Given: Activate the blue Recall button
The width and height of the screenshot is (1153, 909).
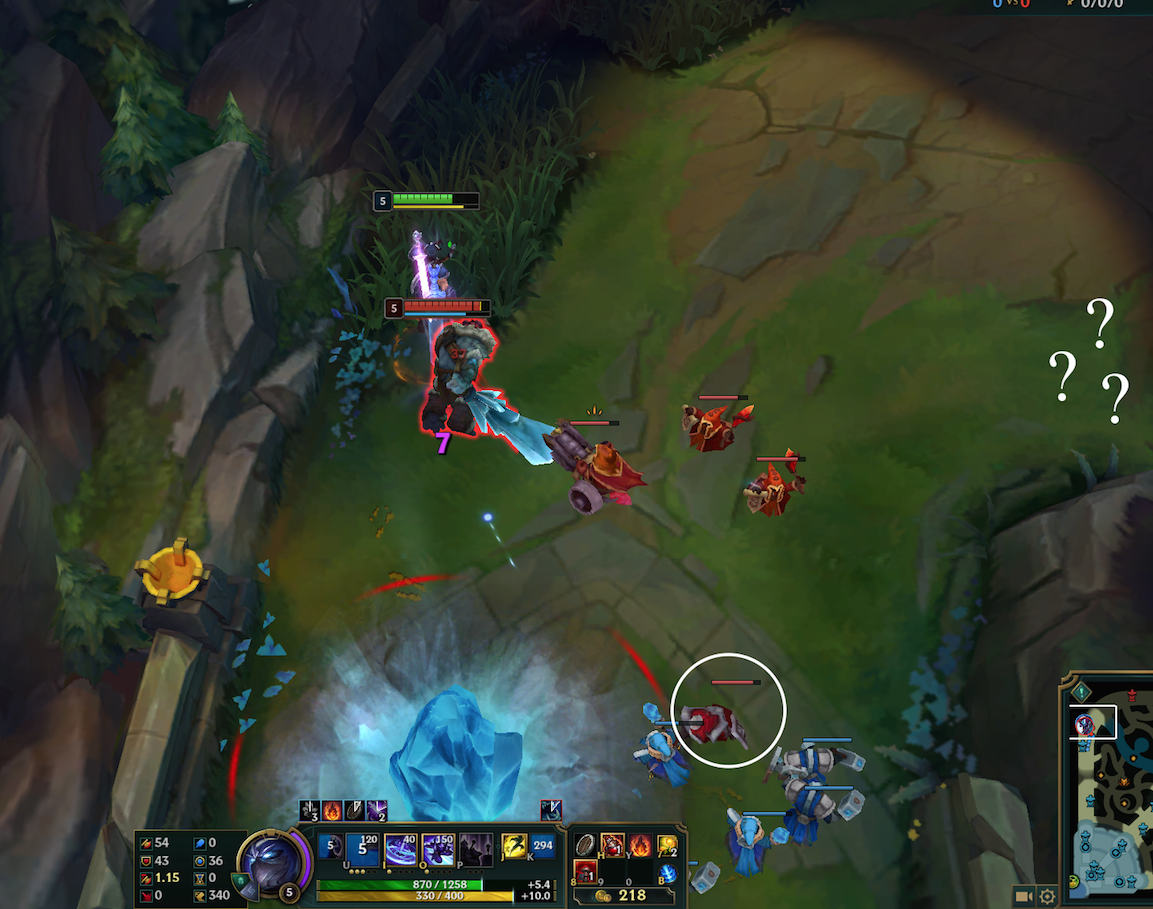Looking at the screenshot, I should pyautogui.click(x=668, y=874).
